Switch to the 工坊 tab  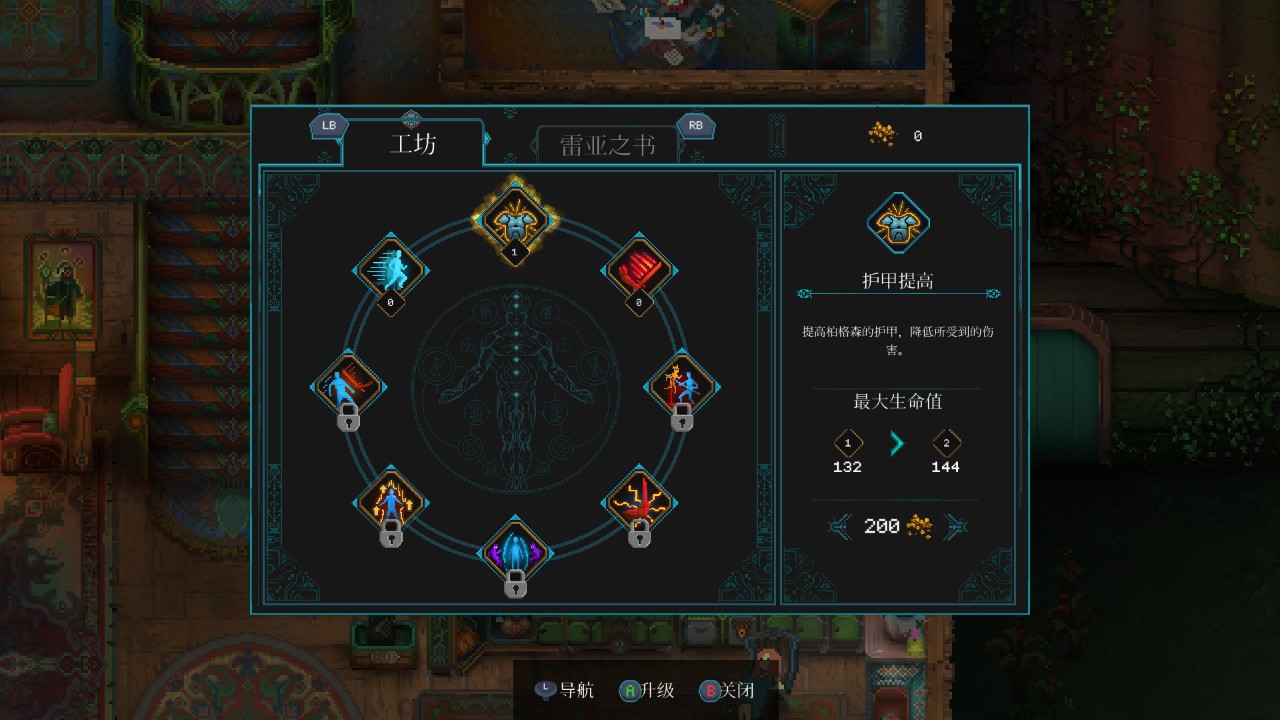point(413,144)
